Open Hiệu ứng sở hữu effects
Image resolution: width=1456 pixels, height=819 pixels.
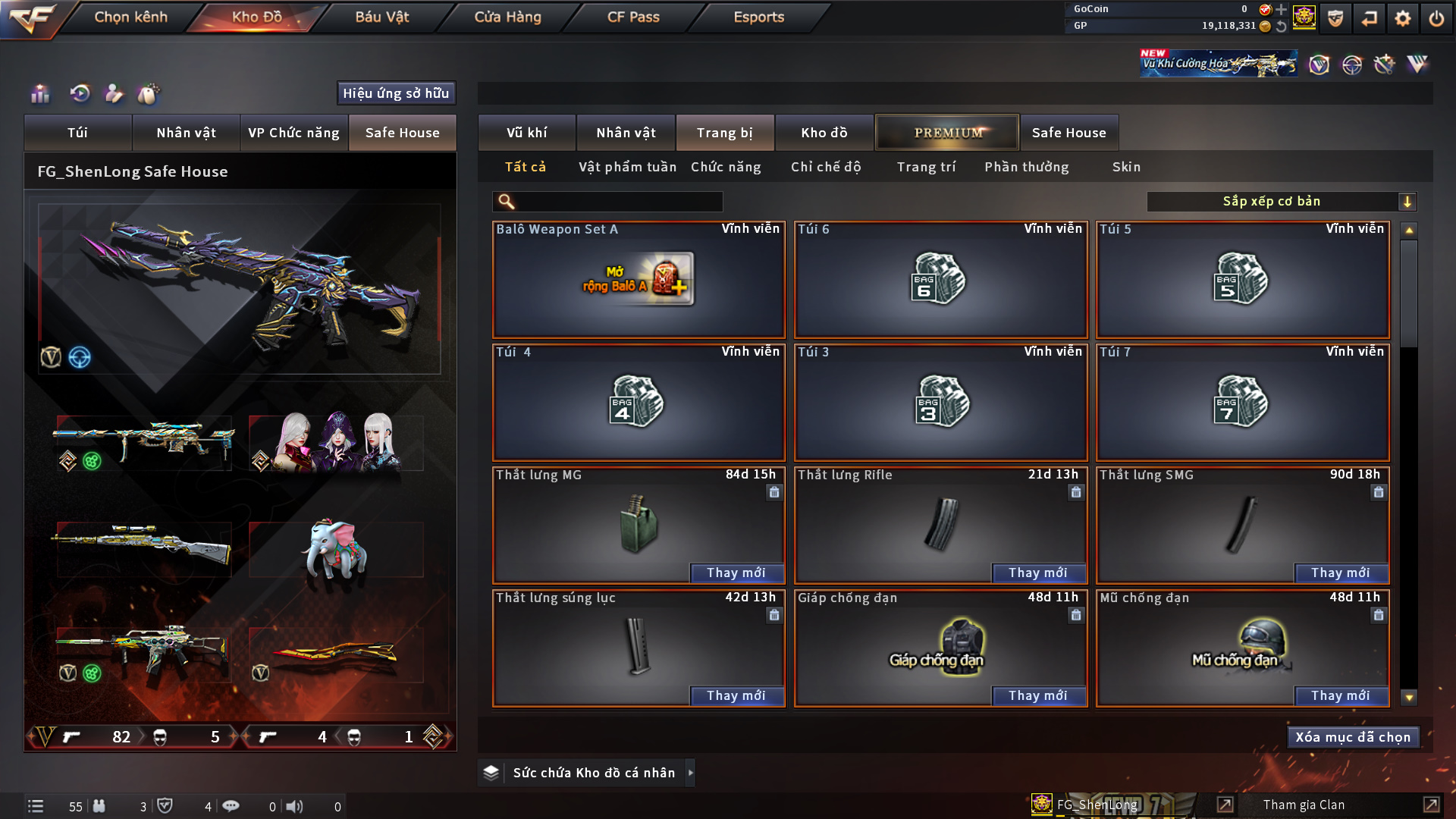[396, 93]
